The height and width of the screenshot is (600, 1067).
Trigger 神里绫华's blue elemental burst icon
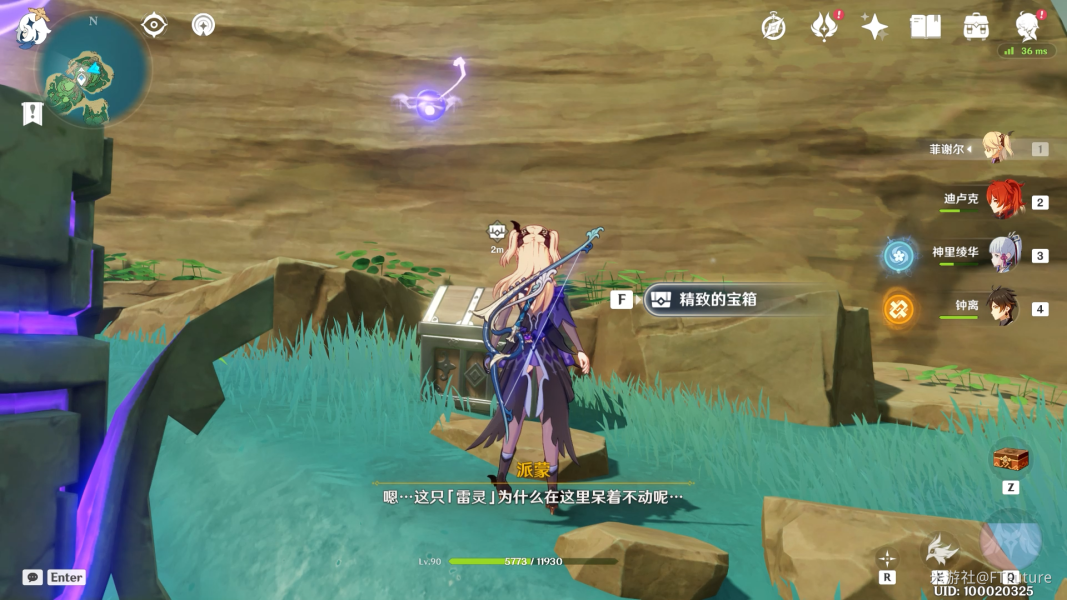coord(898,255)
